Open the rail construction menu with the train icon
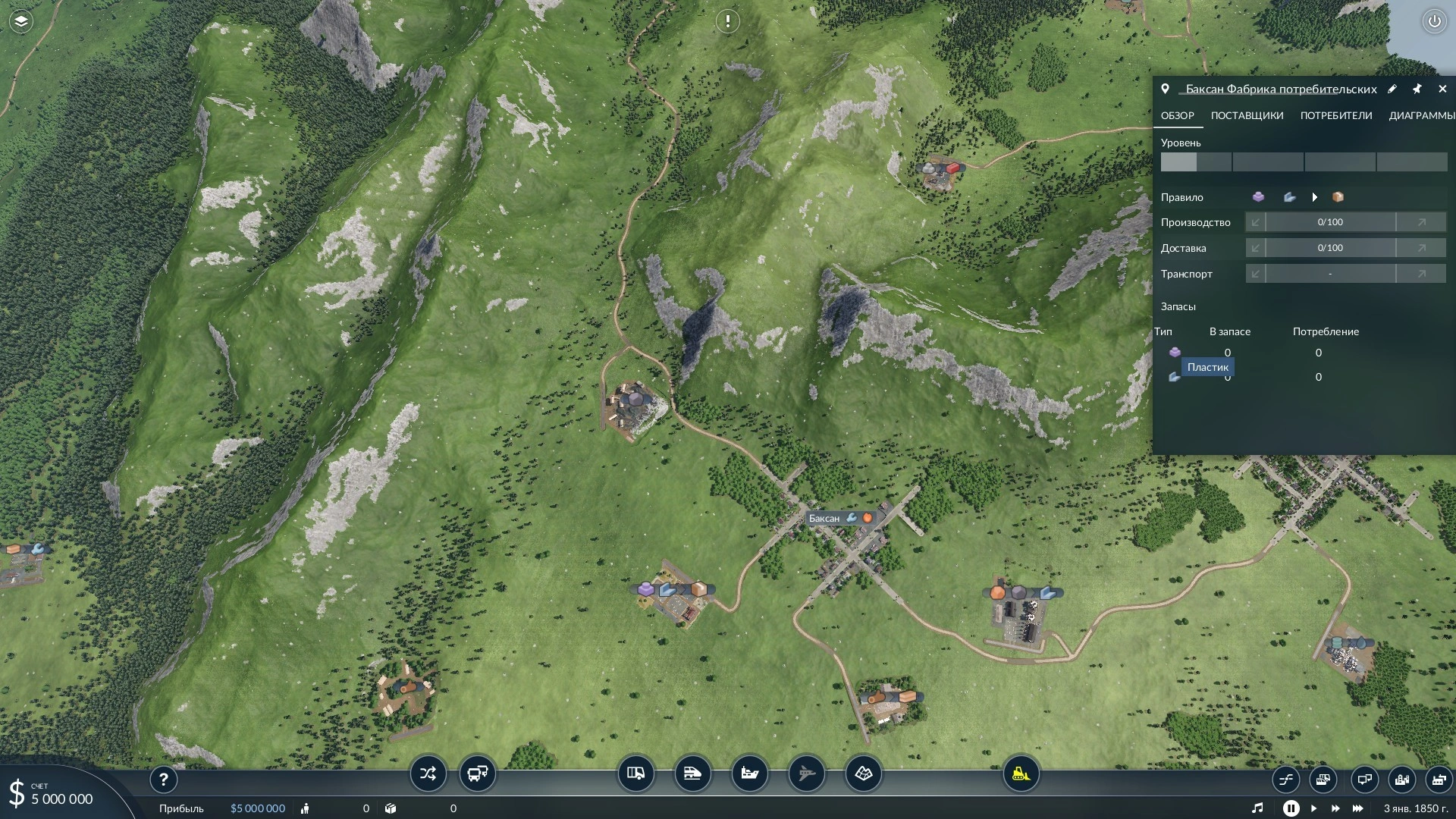Viewport: 1456px width, 819px height. click(x=692, y=774)
